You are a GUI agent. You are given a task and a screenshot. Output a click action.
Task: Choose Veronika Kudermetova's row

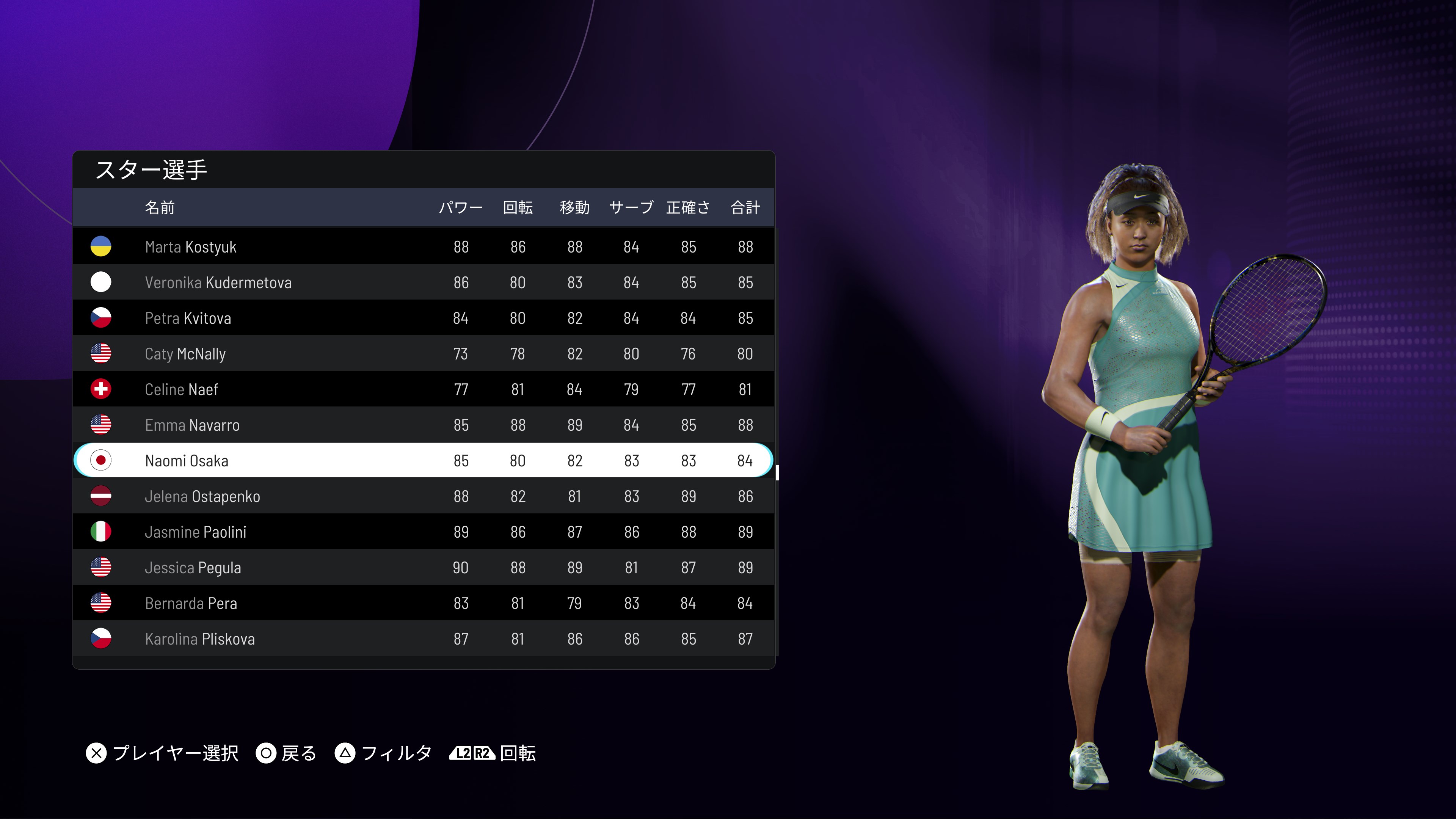click(423, 282)
